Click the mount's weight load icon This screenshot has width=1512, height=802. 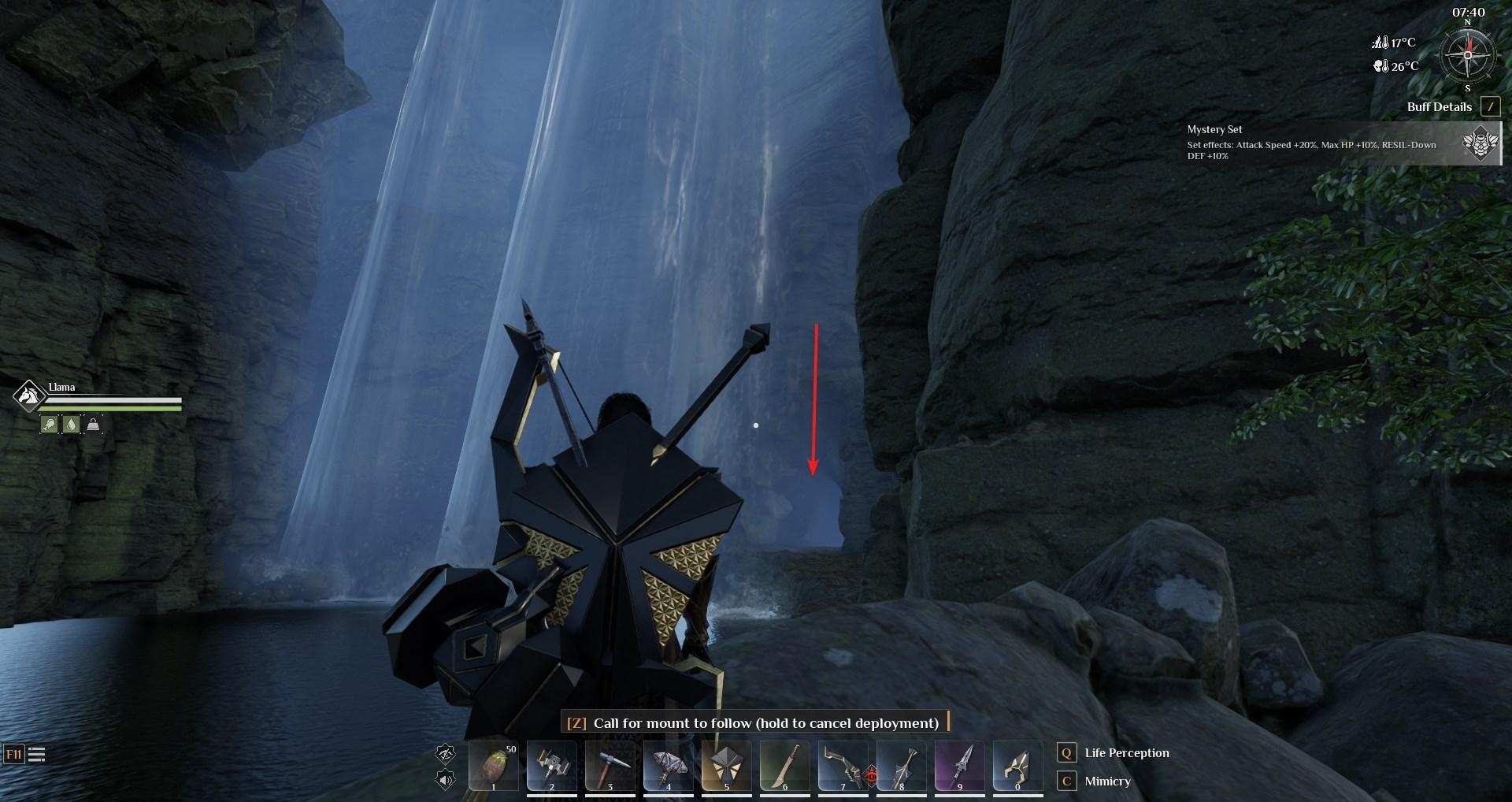pyautogui.click(x=93, y=425)
